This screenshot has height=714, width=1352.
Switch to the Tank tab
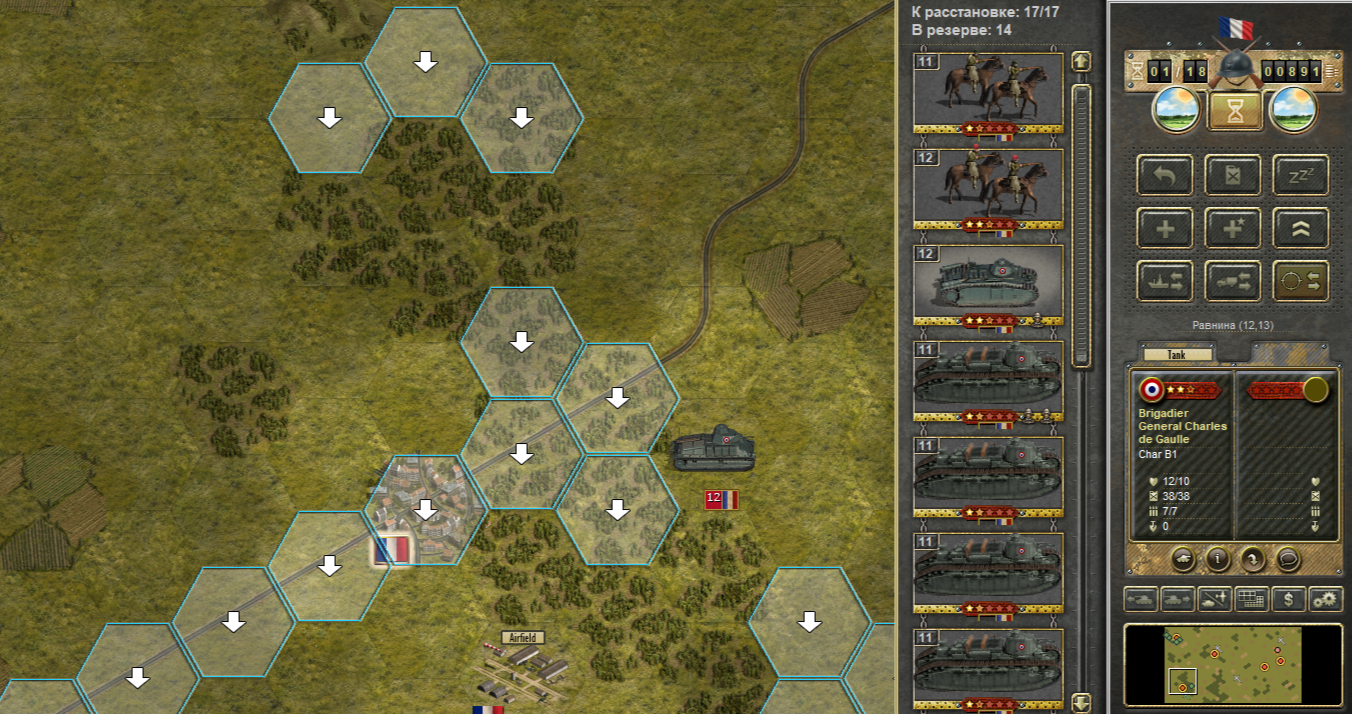[1177, 354]
